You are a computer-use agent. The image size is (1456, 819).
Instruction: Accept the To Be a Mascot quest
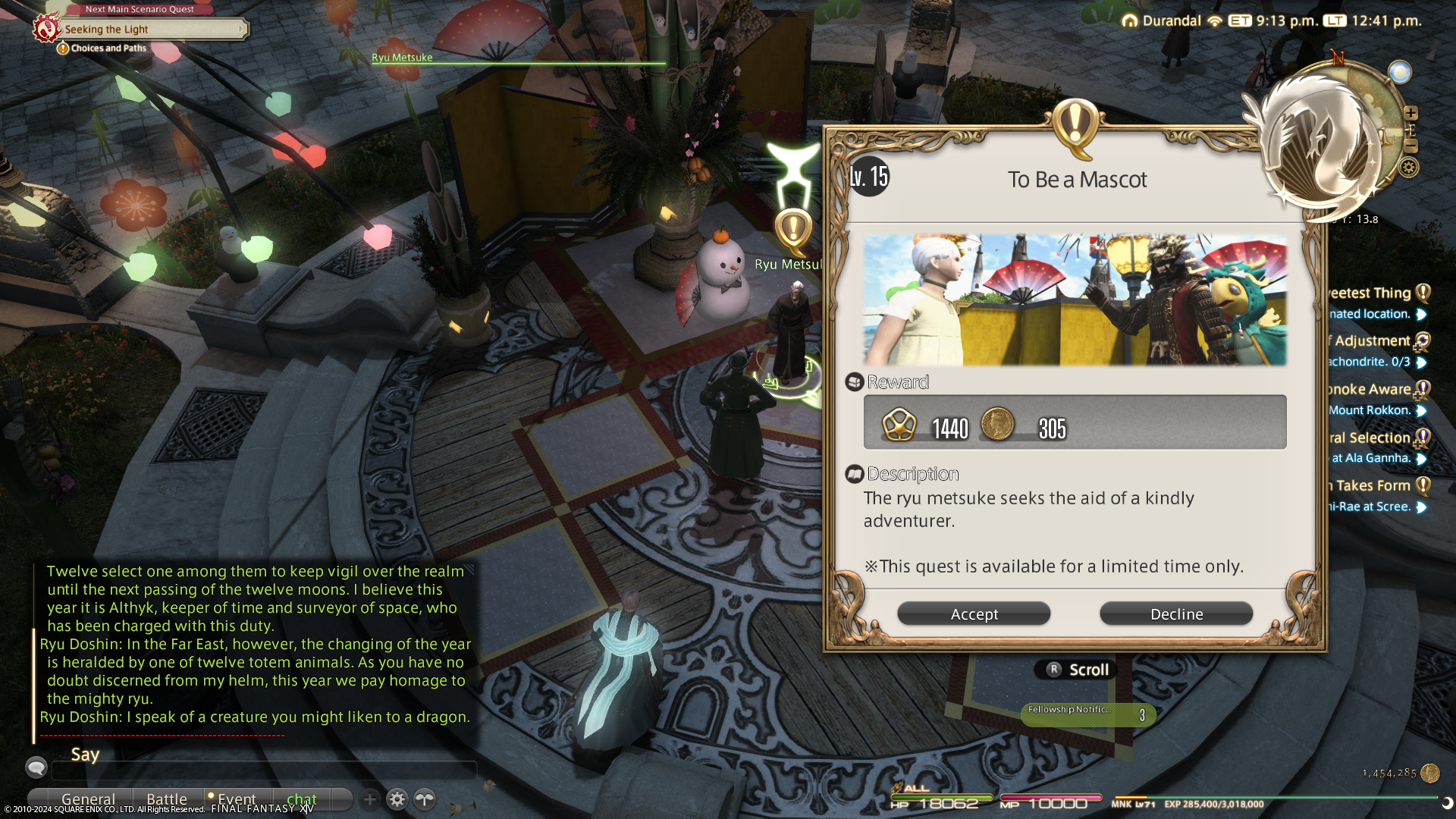tap(974, 614)
